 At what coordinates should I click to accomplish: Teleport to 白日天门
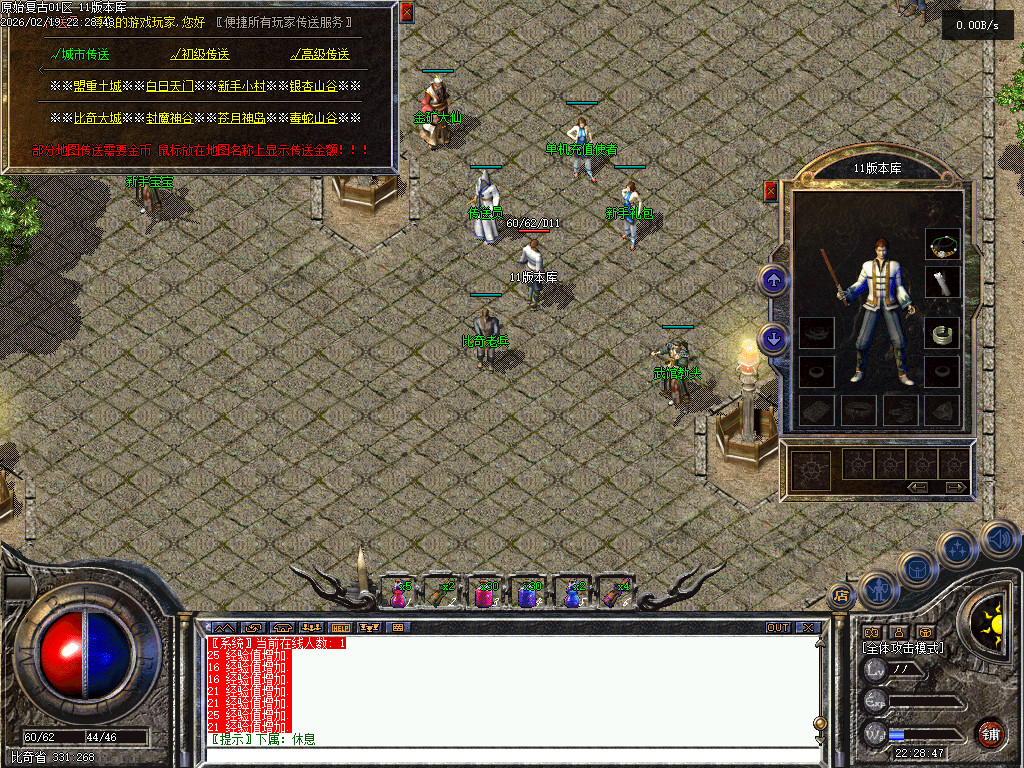click(x=169, y=87)
